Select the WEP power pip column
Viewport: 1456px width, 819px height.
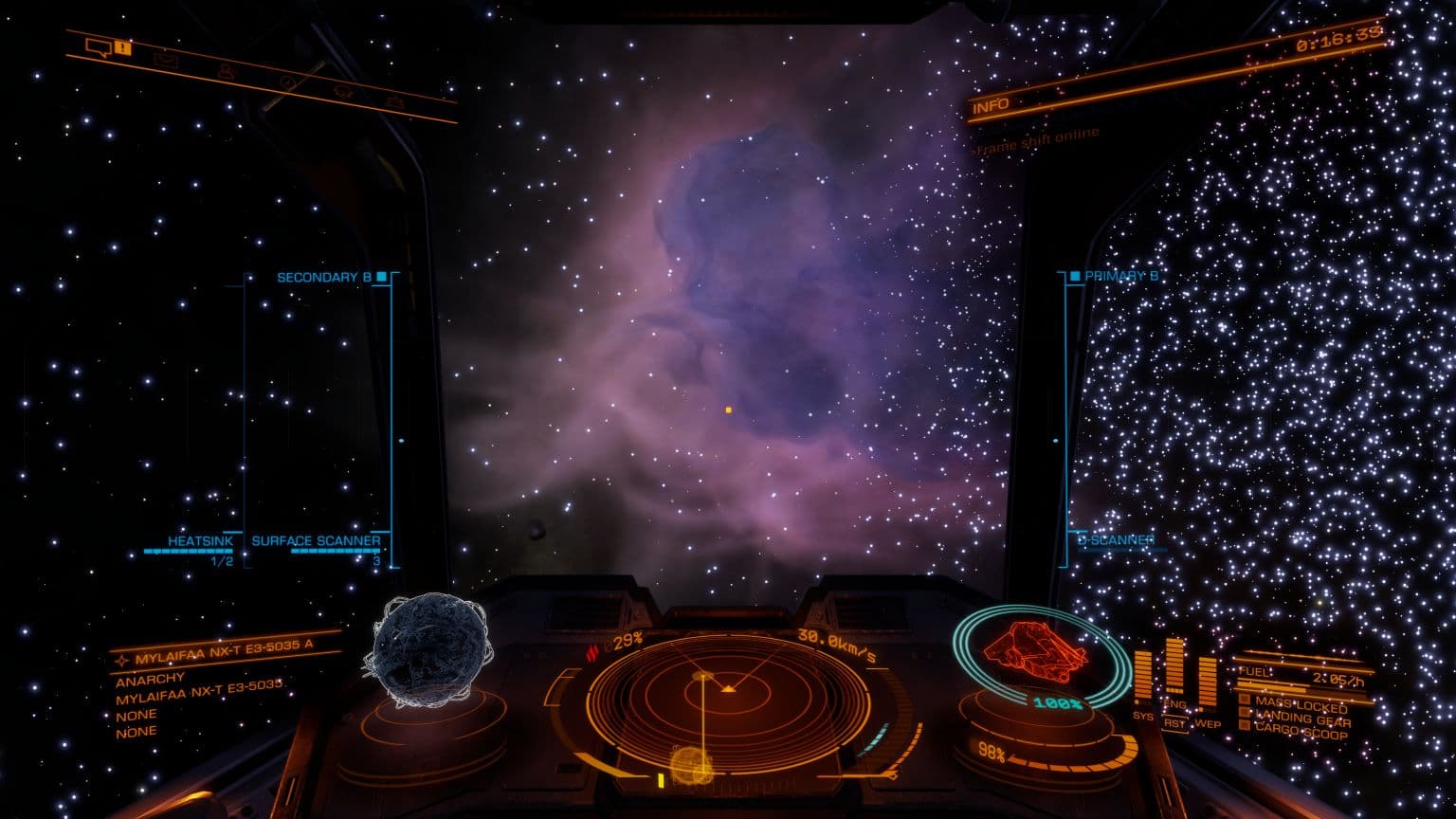coord(1207,681)
